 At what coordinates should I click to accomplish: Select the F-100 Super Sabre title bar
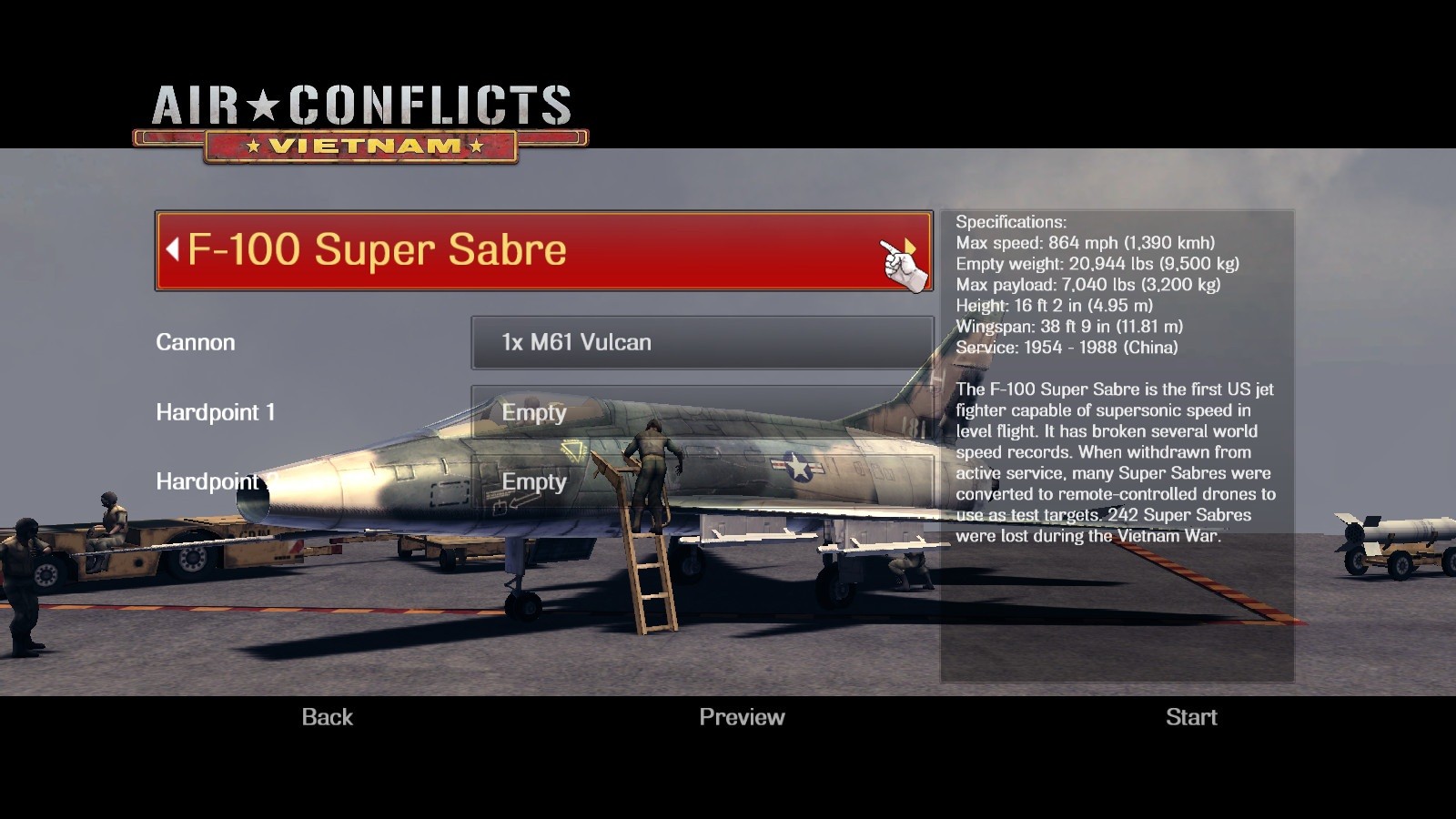[x=537, y=250]
